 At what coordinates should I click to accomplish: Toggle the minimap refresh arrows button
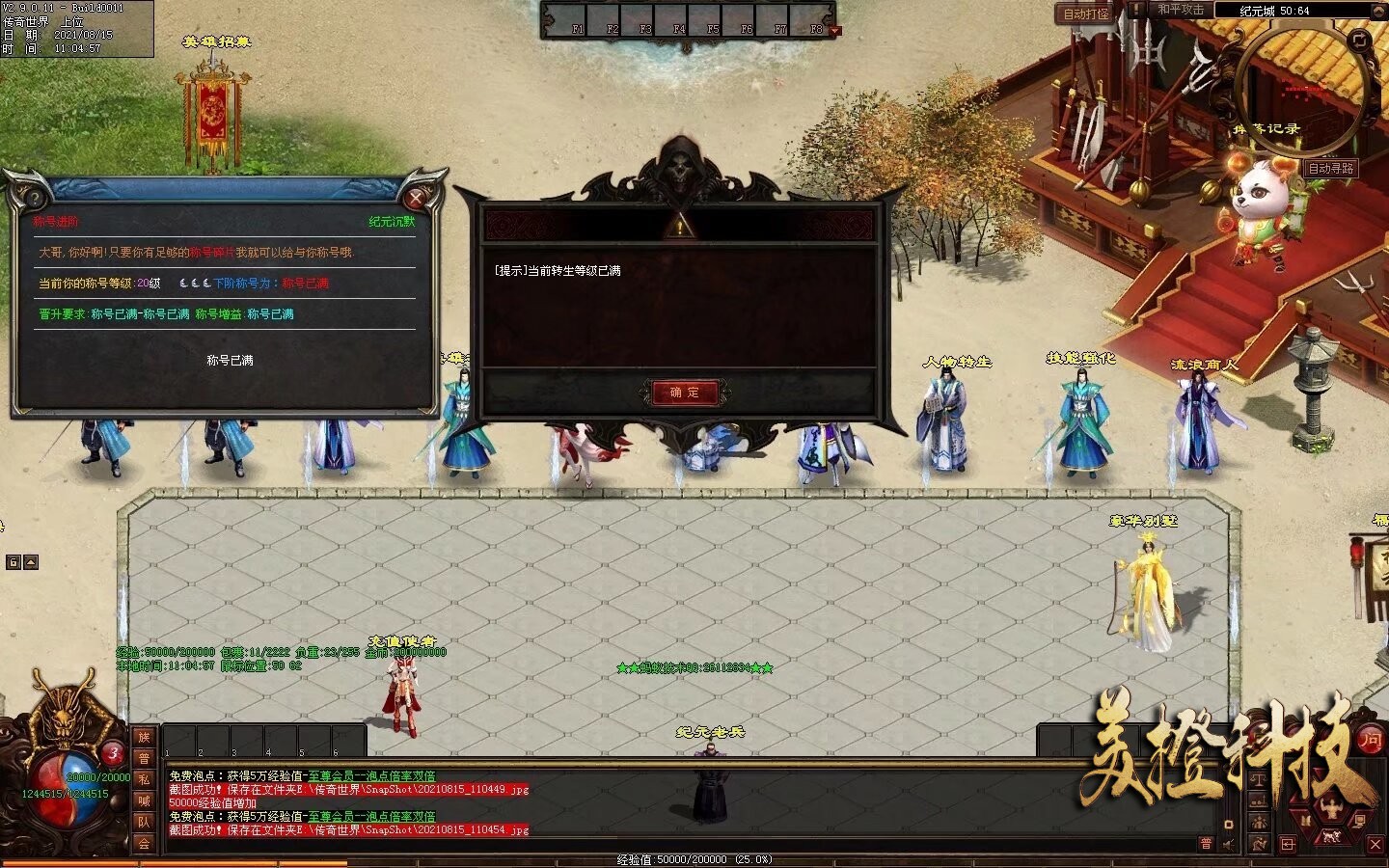pos(1359,41)
